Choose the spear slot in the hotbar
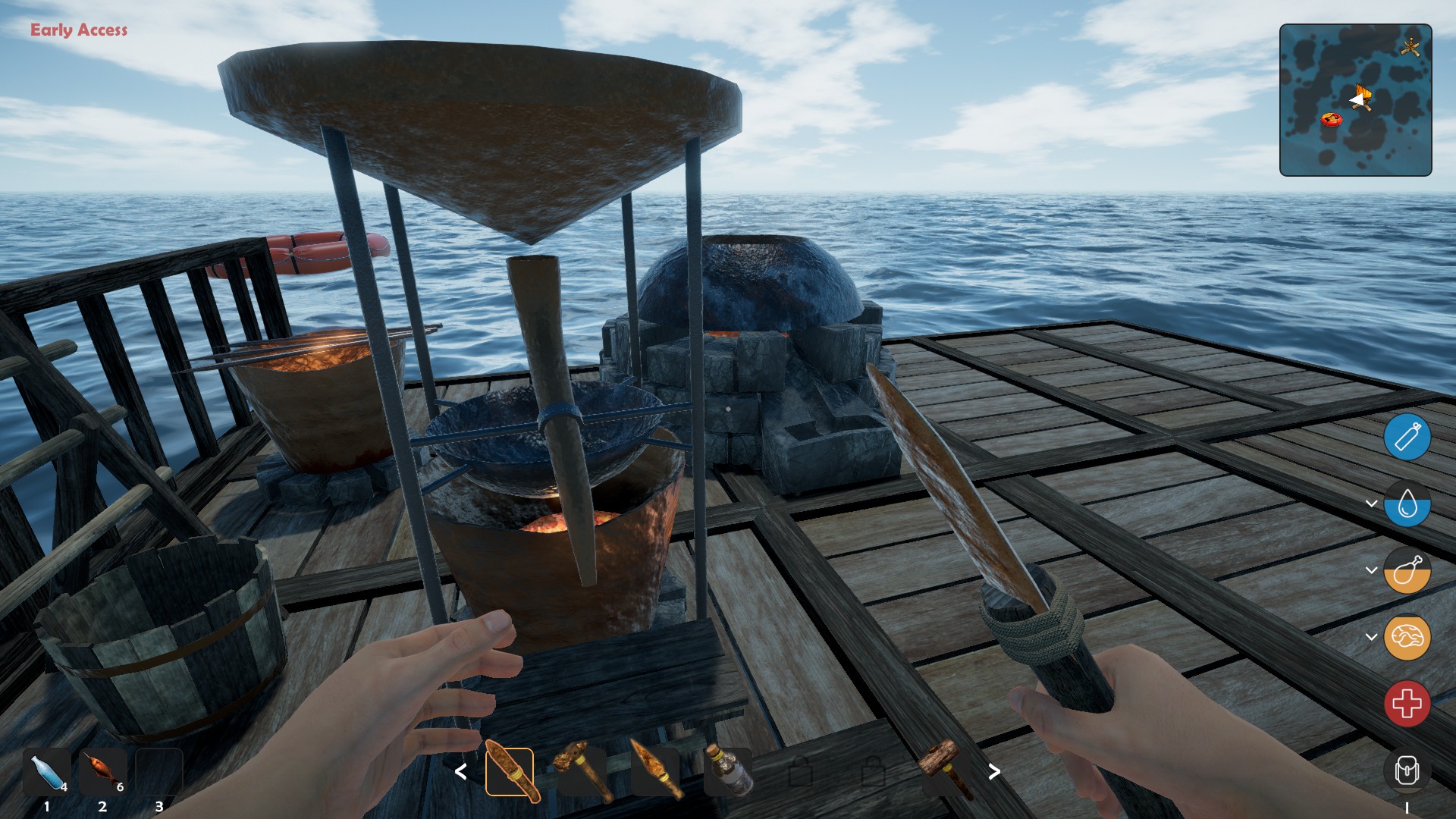The height and width of the screenshot is (819, 1456). click(656, 772)
